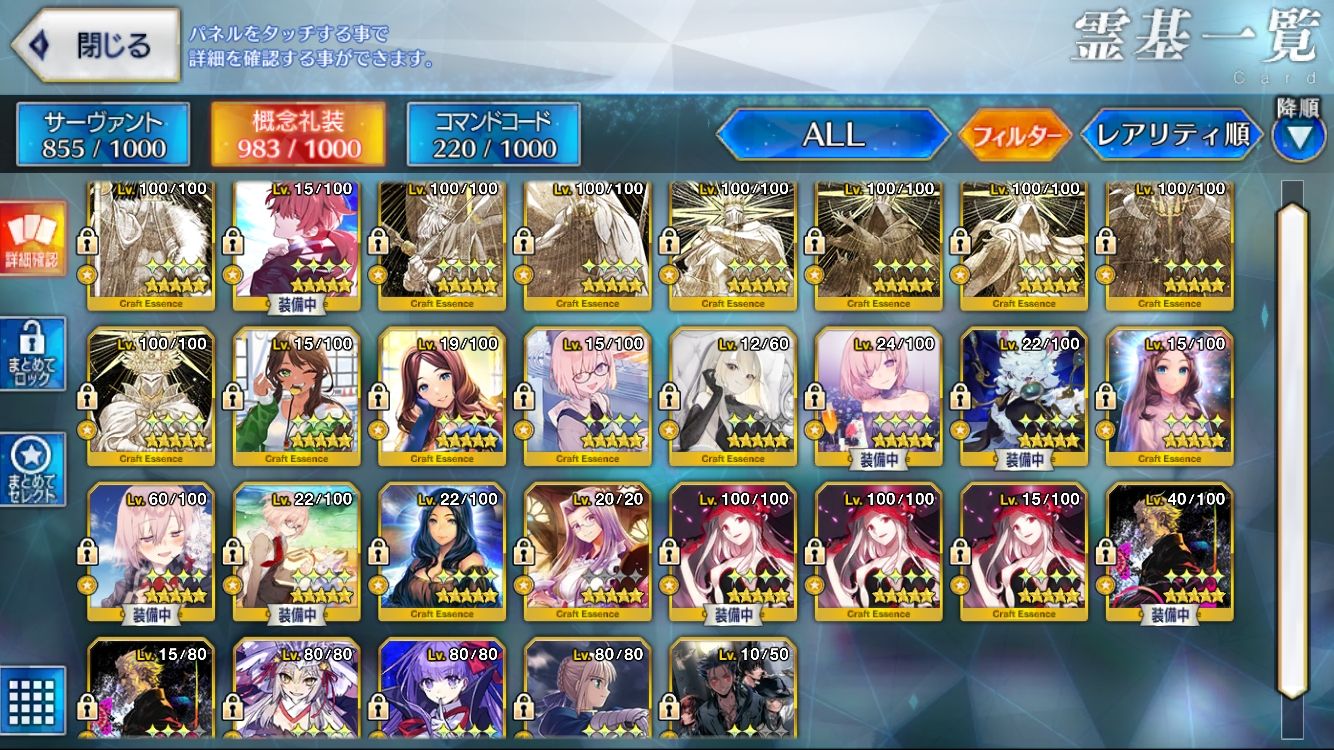Screen dimensions: 1334x750
Task: Open the コマンドコード tab
Action: click(x=493, y=134)
